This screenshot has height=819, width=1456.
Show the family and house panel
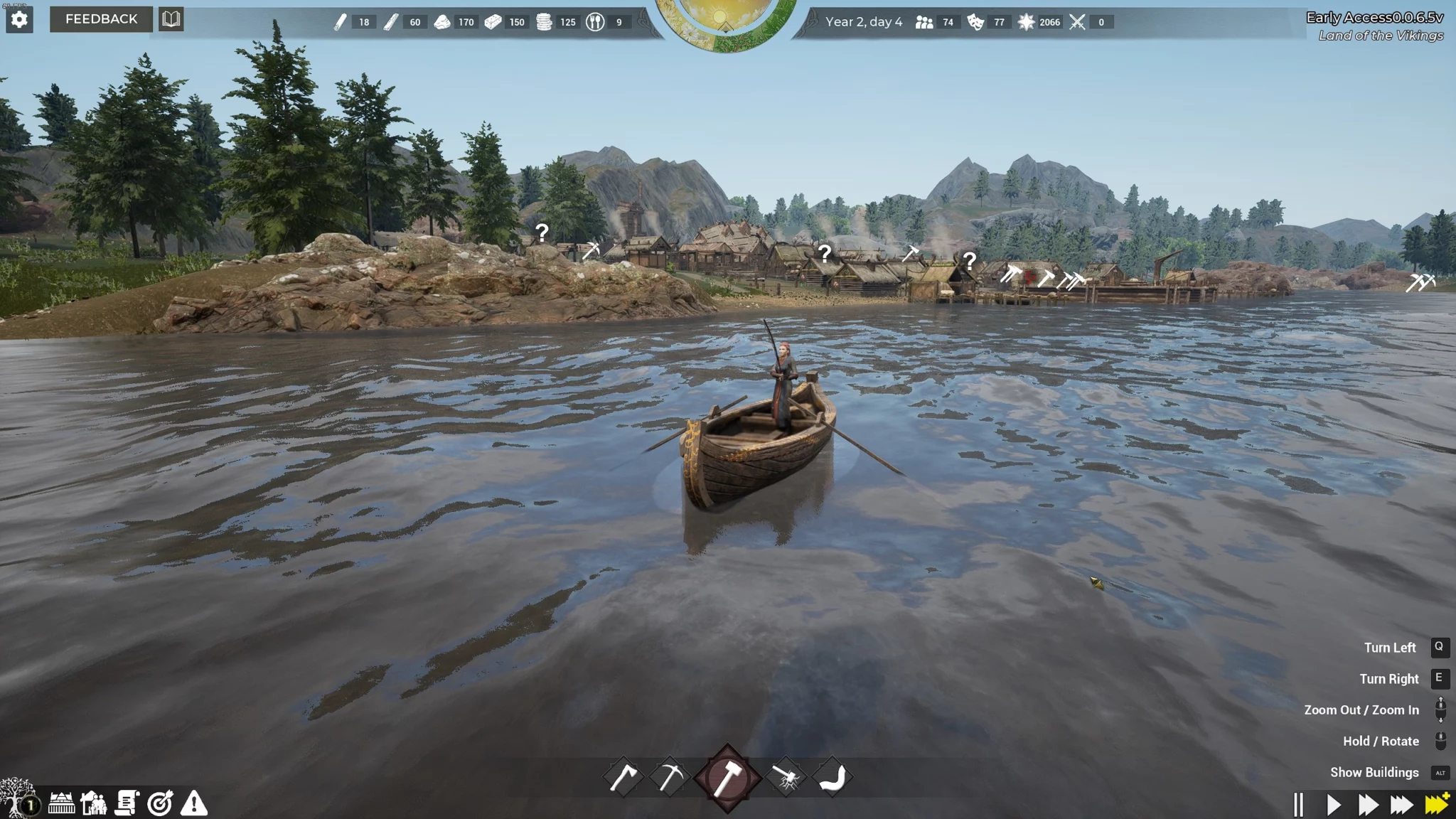click(94, 803)
